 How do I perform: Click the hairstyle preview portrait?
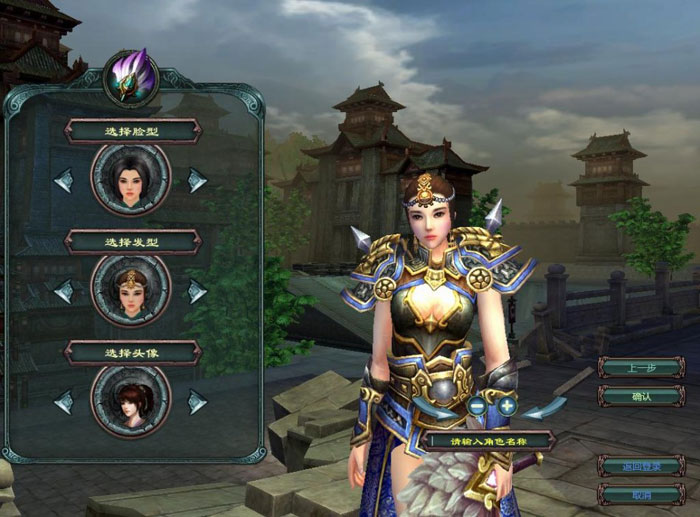point(131,291)
